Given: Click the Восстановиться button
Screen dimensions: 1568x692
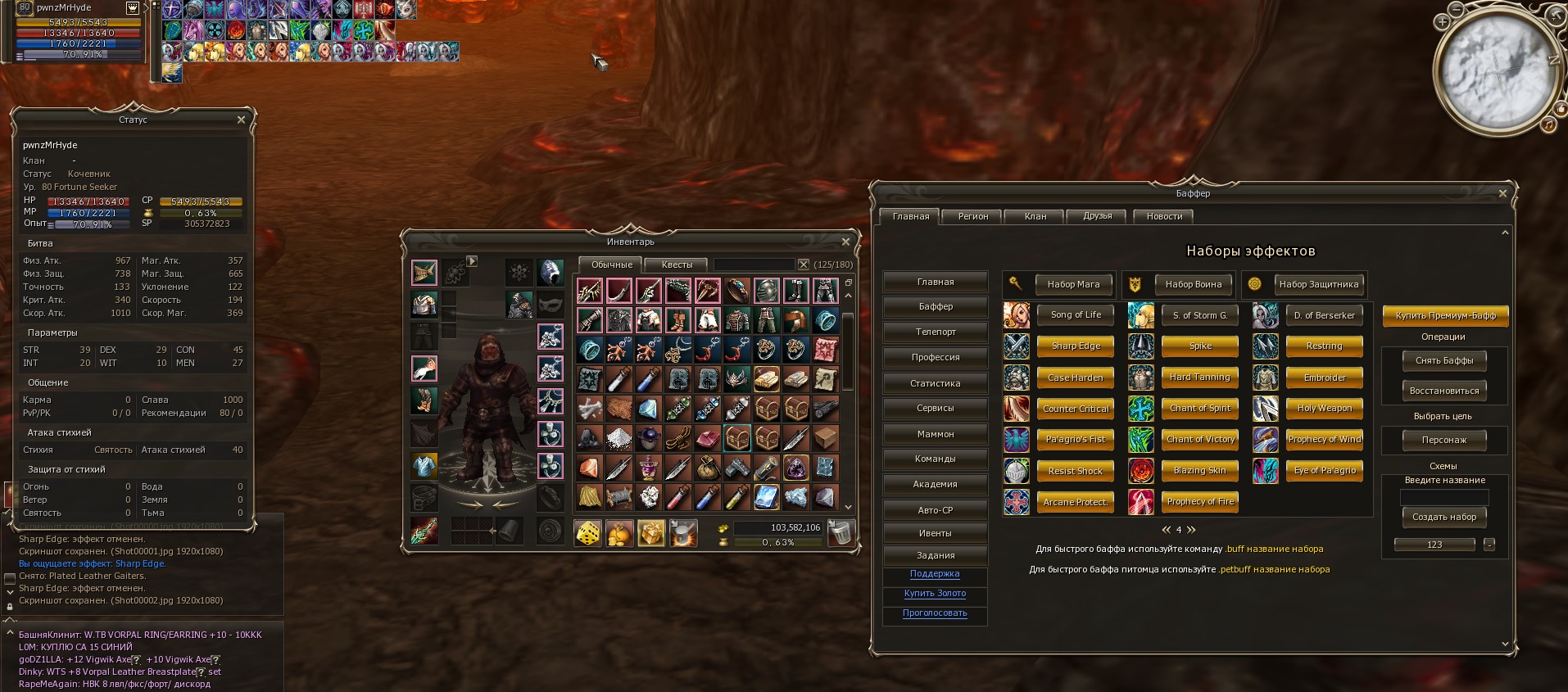Looking at the screenshot, I should pyautogui.click(x=1444, y=391).
